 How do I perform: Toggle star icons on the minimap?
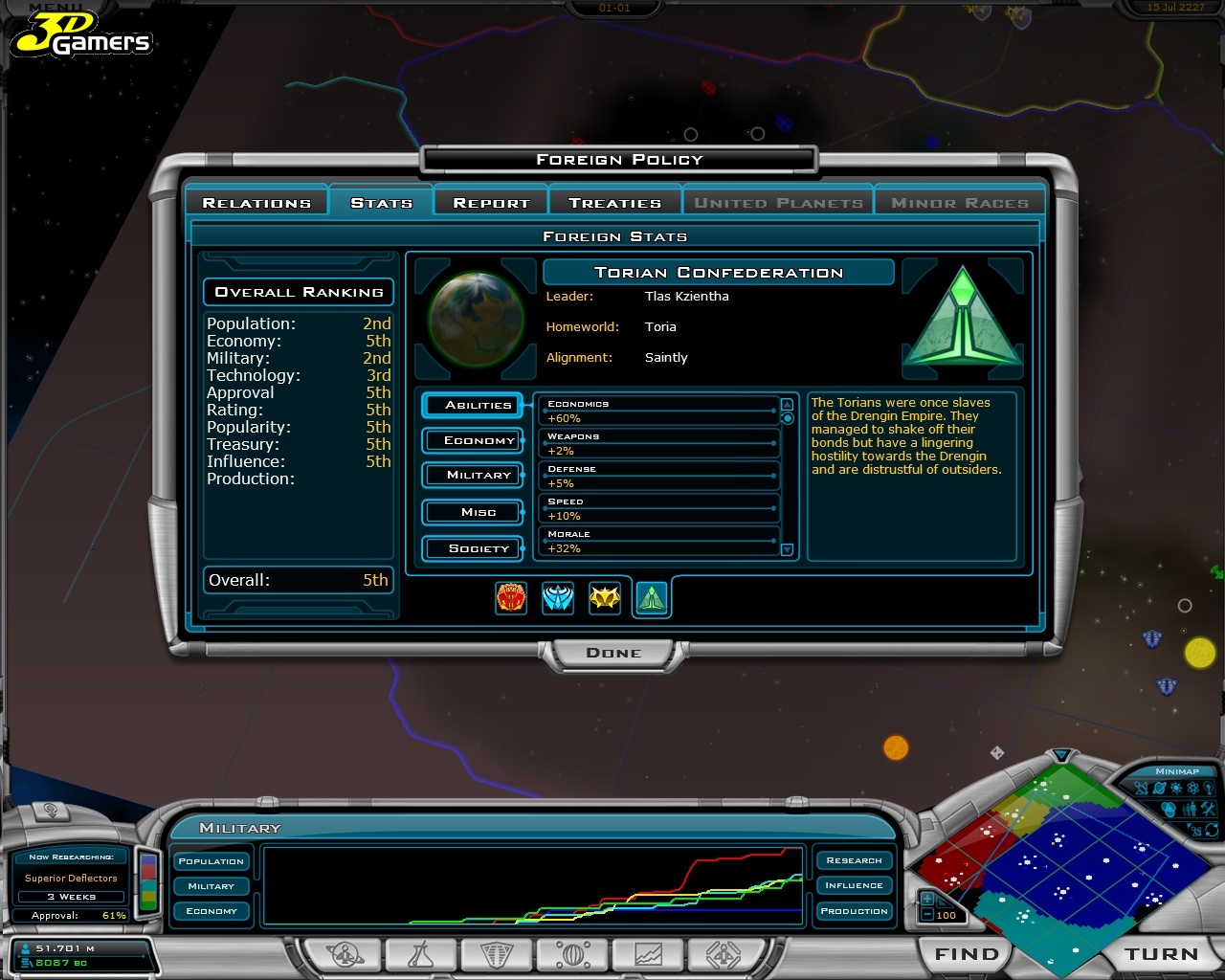click(x=1176, y=788)
